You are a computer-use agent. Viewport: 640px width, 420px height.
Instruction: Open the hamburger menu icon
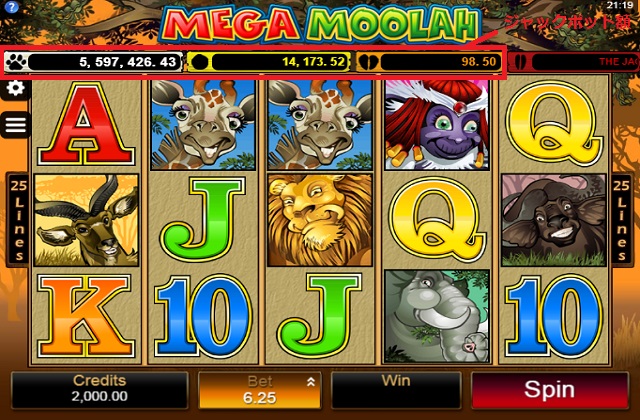pyautogui.click(x=15, y=124)
